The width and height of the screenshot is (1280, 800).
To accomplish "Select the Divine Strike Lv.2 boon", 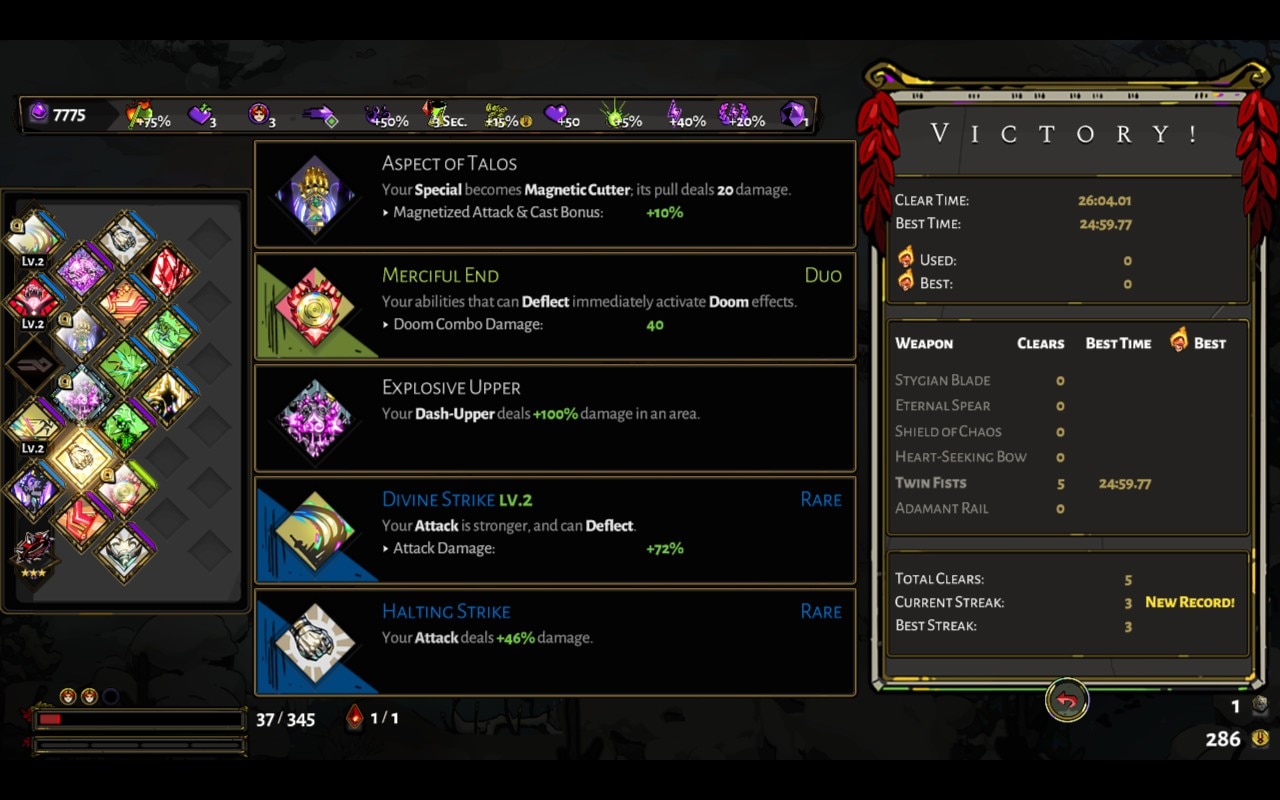I will tap(555, 530).
